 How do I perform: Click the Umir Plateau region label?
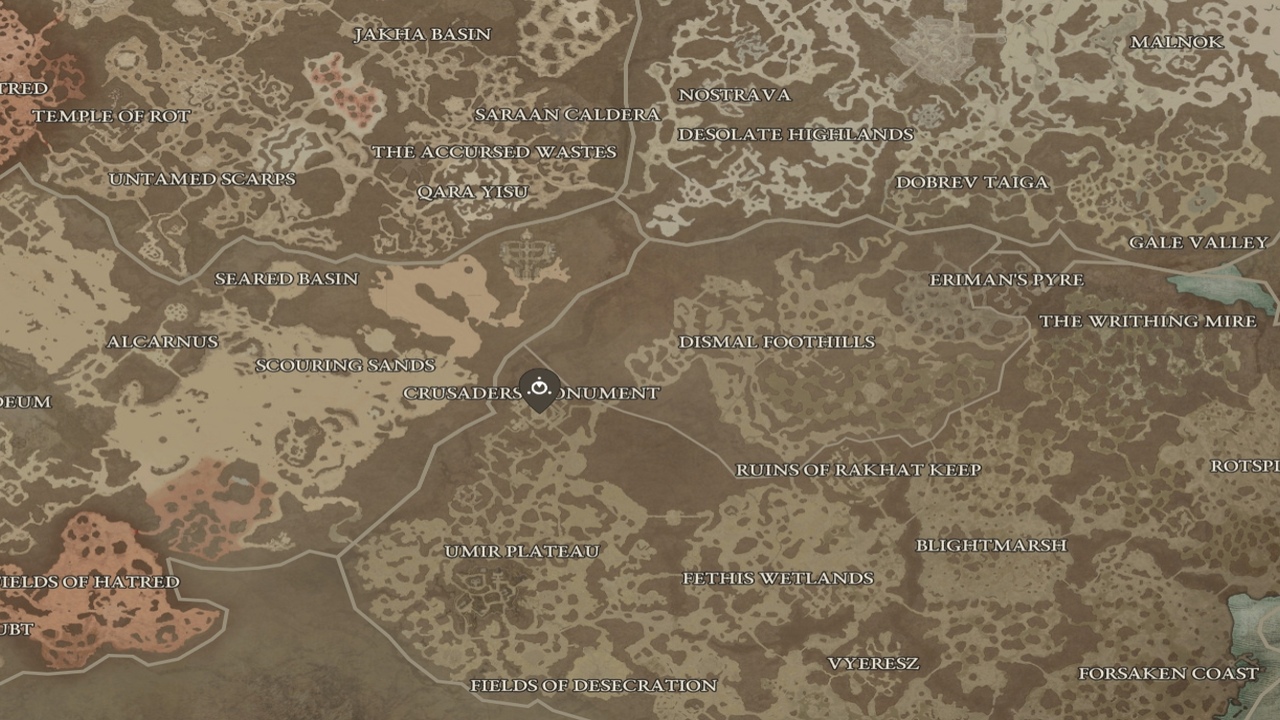(x=521, y=550)
